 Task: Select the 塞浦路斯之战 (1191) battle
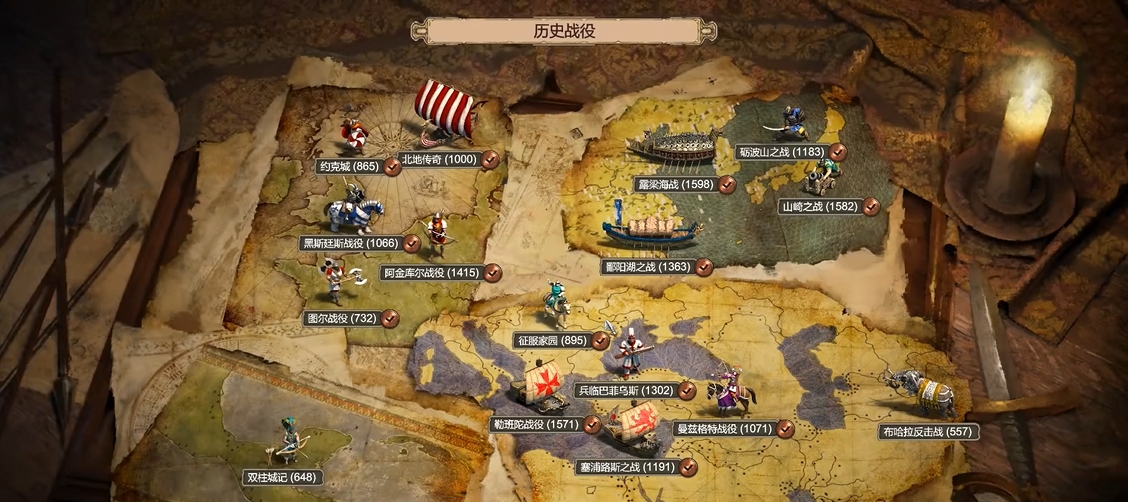625,467
